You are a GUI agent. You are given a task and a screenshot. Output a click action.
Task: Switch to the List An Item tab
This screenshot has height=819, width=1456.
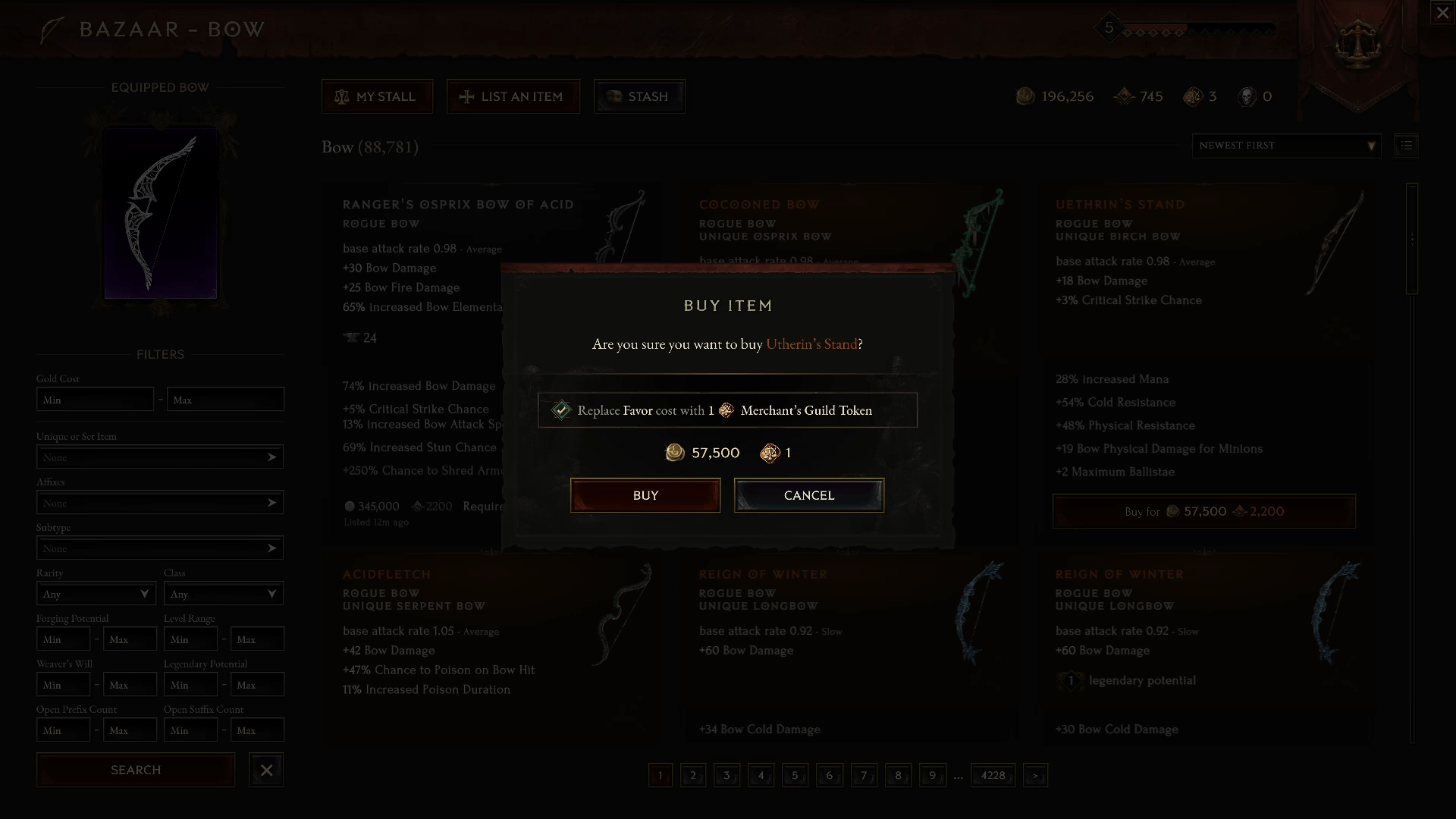(513, 96)
